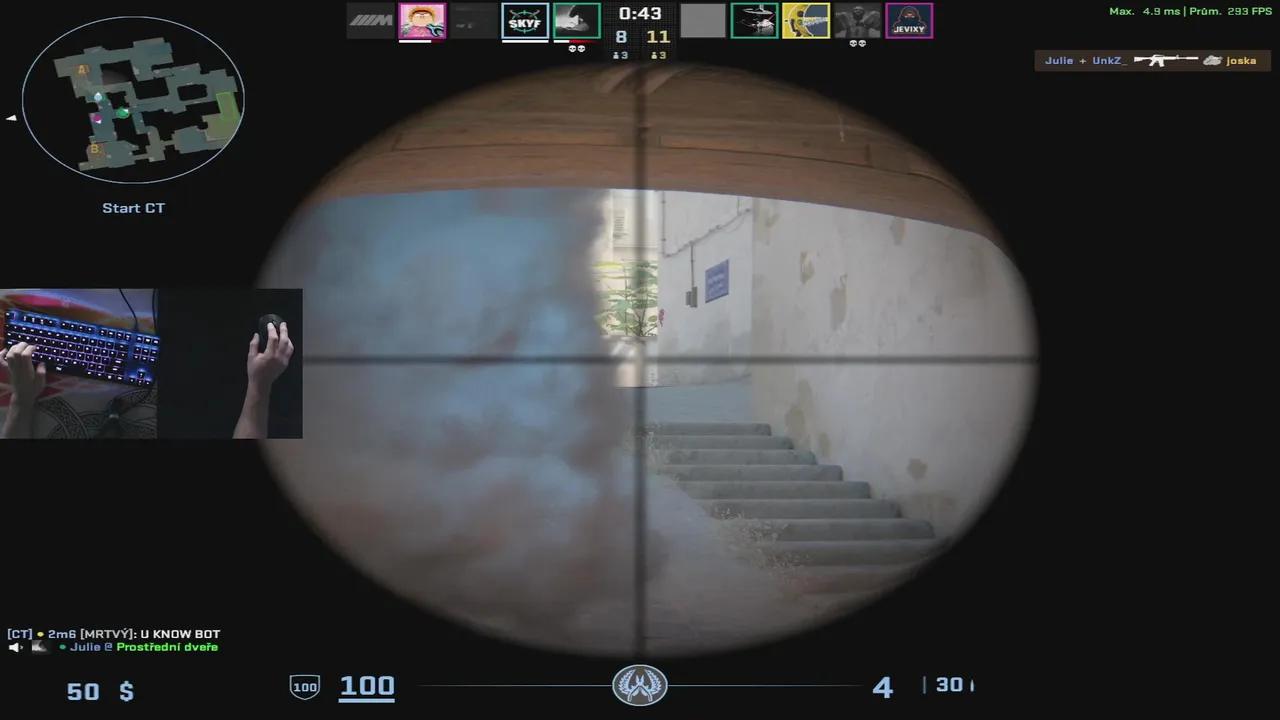Screen dimensions: 1280x720
Task: Click the yellow archer player avatar
Action: (806, 20)
